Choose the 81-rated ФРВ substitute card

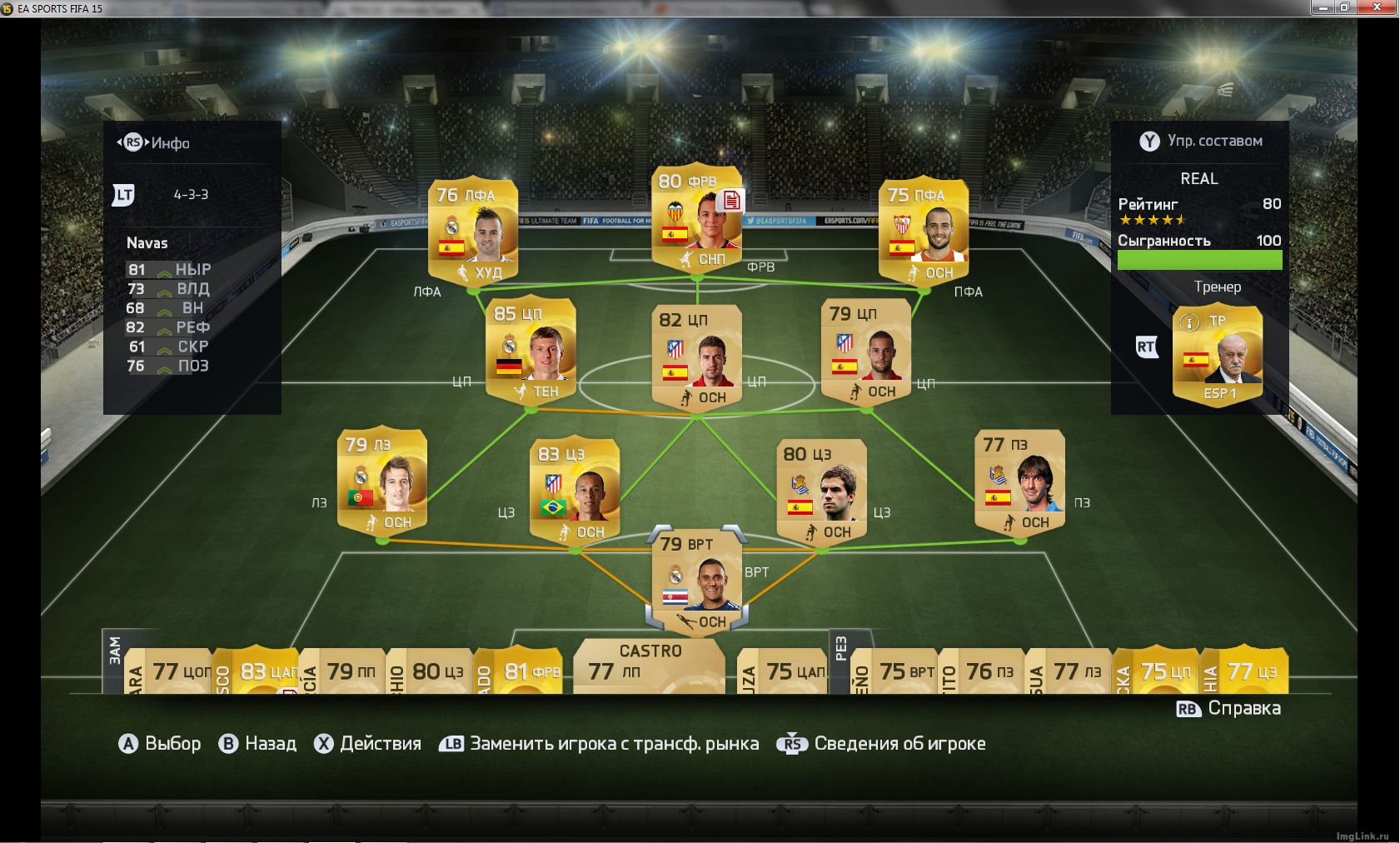point(521,671)
